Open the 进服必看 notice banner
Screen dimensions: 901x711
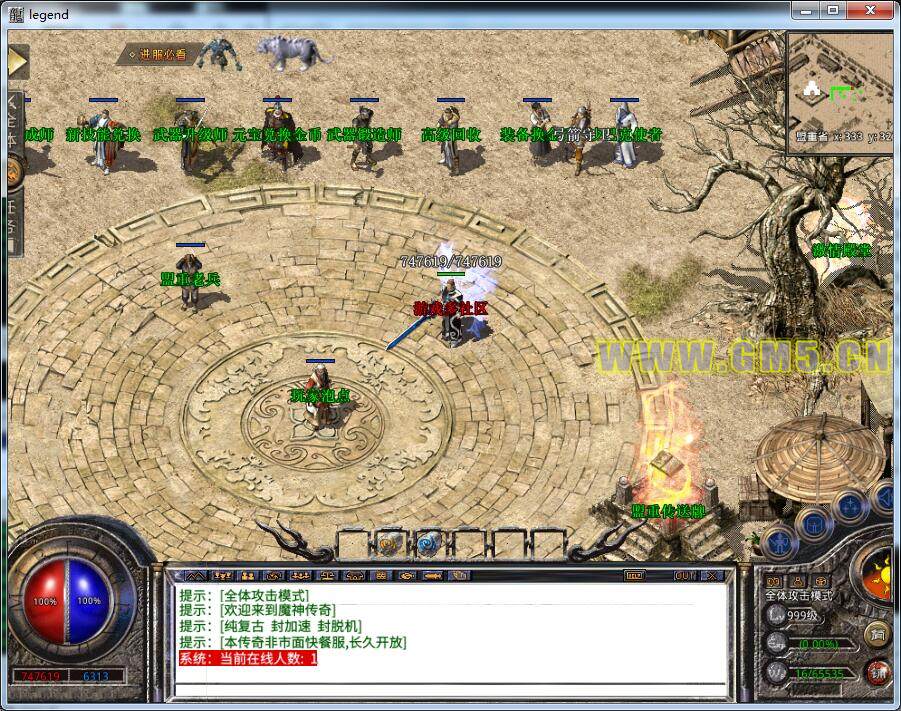[157, 54]
